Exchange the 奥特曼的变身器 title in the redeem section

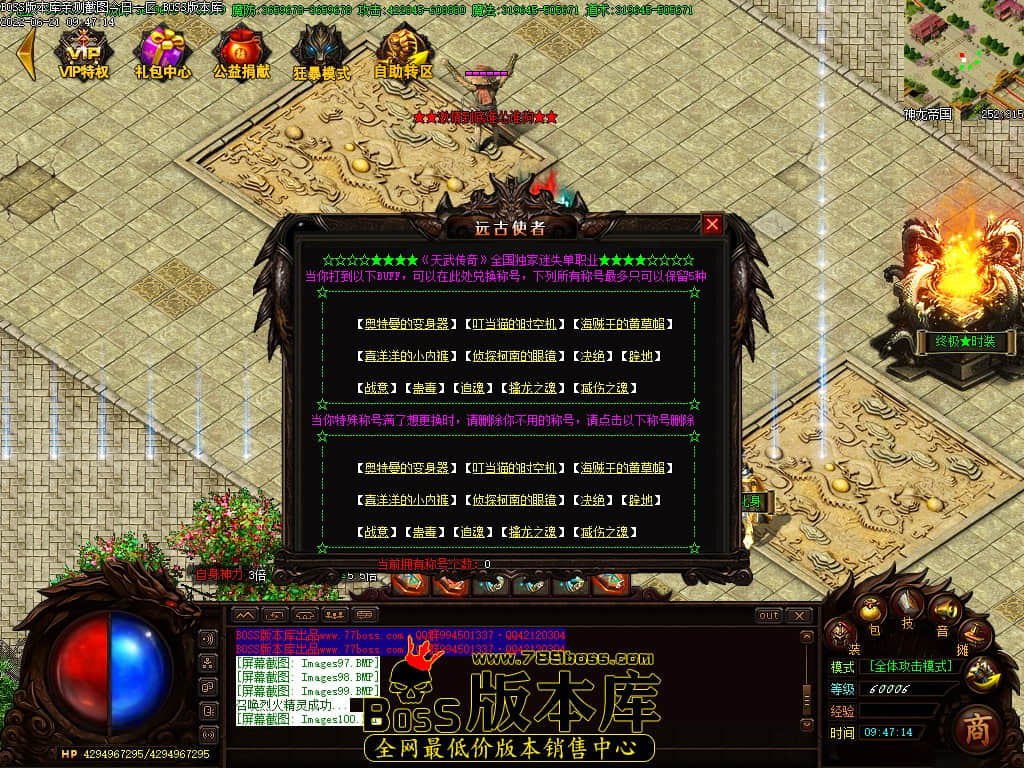[406, 324]
